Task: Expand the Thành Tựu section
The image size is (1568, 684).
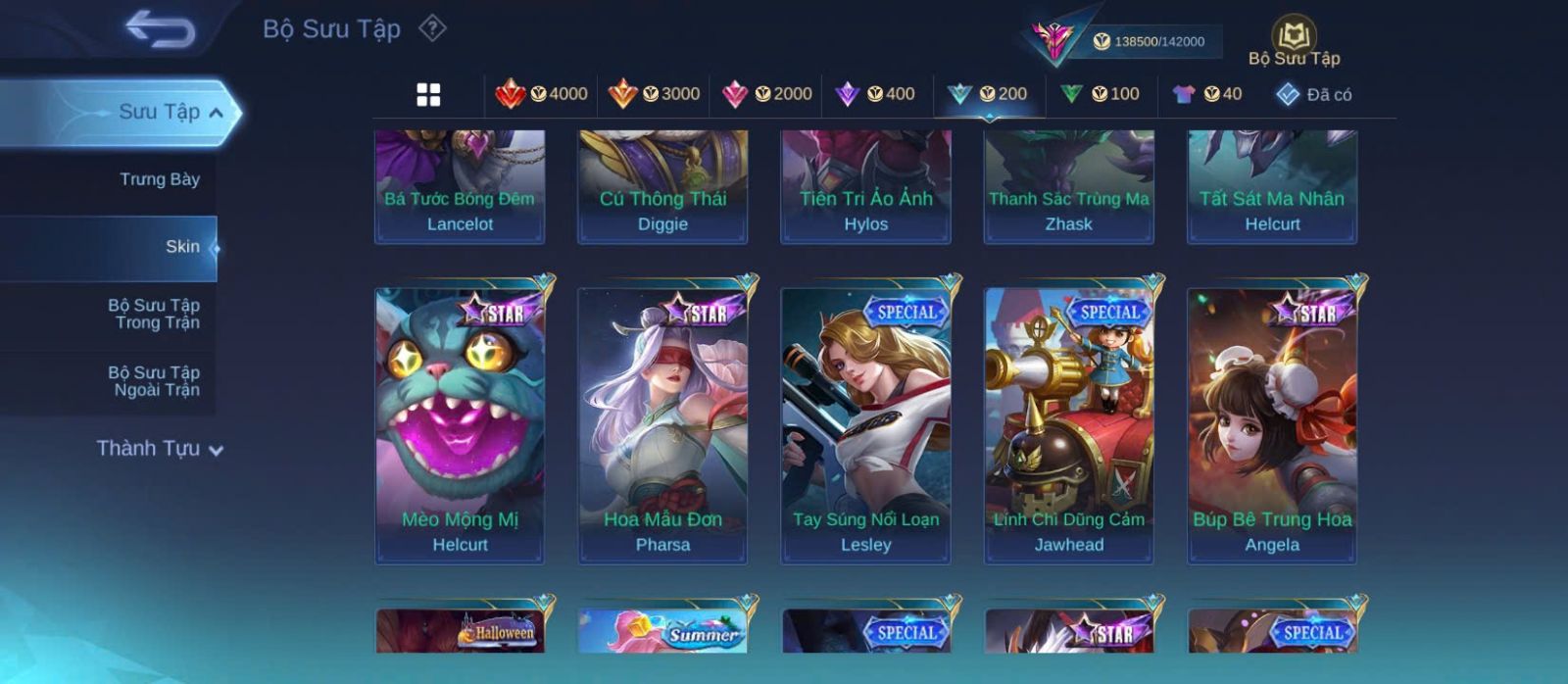Action: coord(160,449)
